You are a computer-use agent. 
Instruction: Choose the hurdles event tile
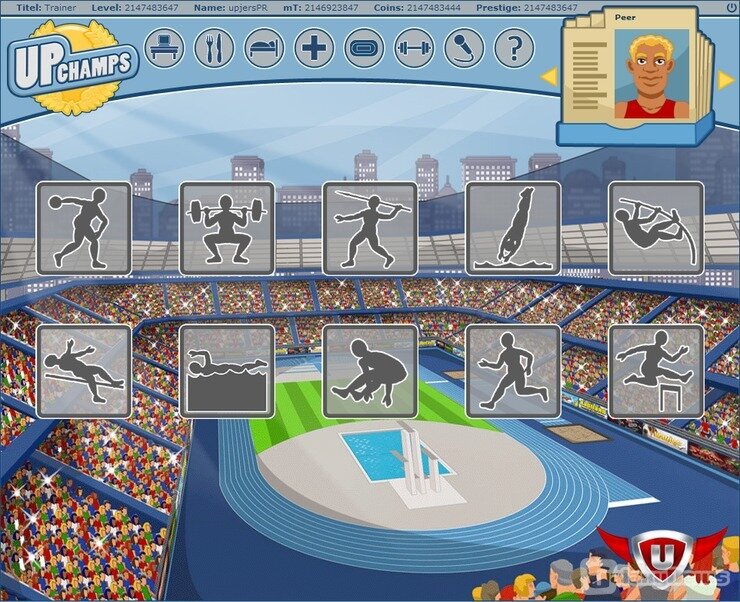coord(656,371)
